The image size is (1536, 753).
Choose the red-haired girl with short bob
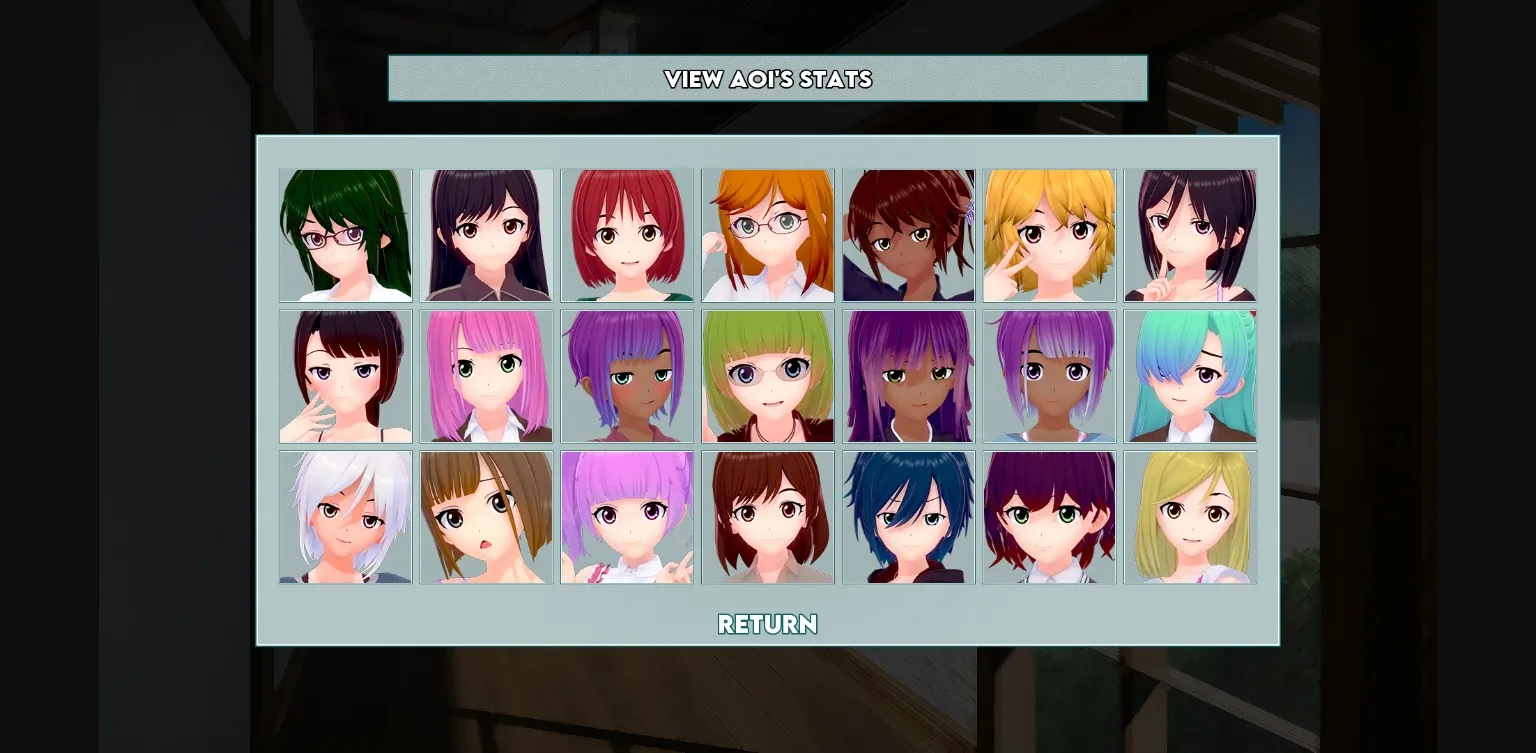click(627, 235)
